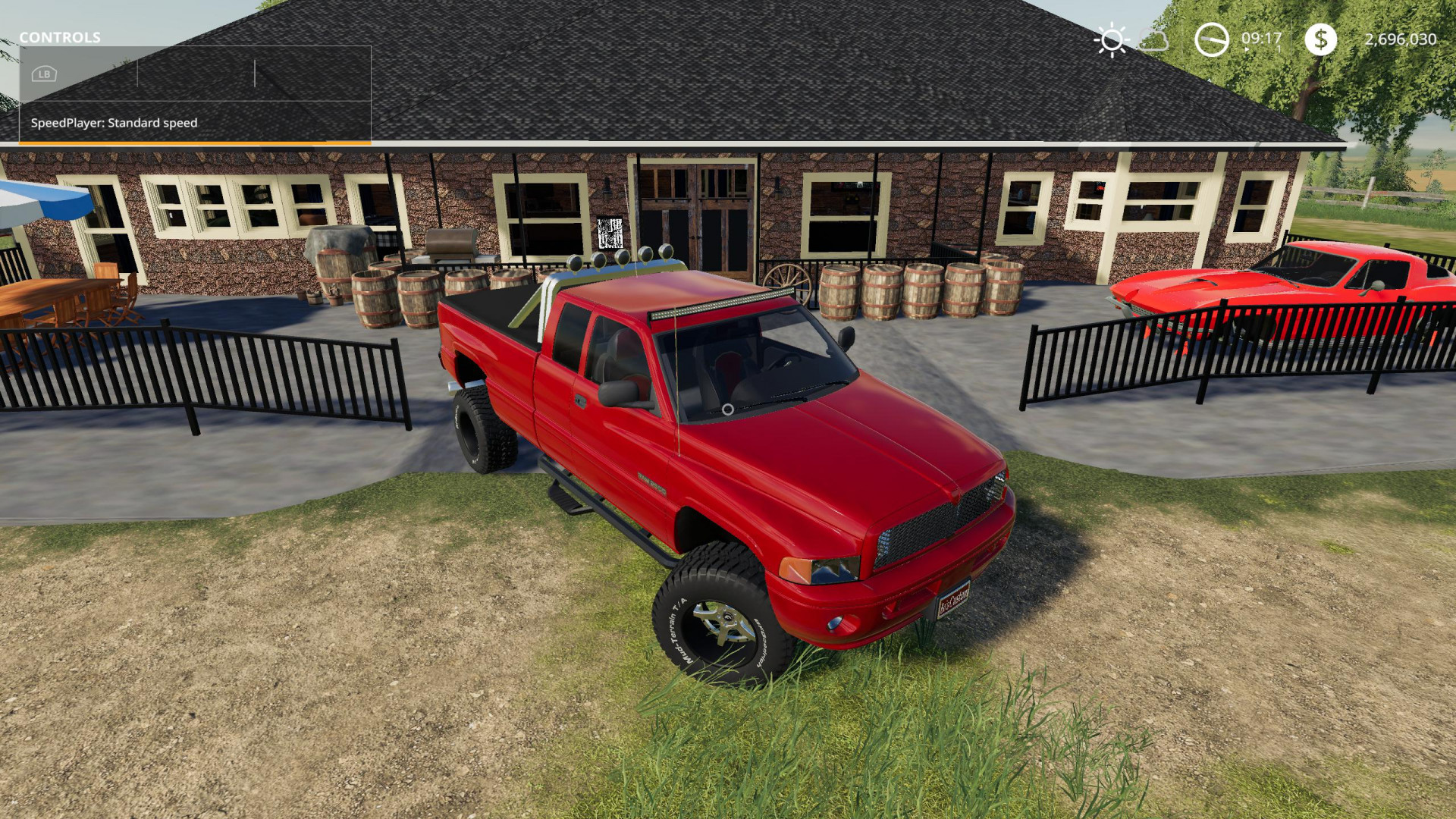Click the QR code poster on the wall
Screen dimensions: 1456x819
pos(609,233)
